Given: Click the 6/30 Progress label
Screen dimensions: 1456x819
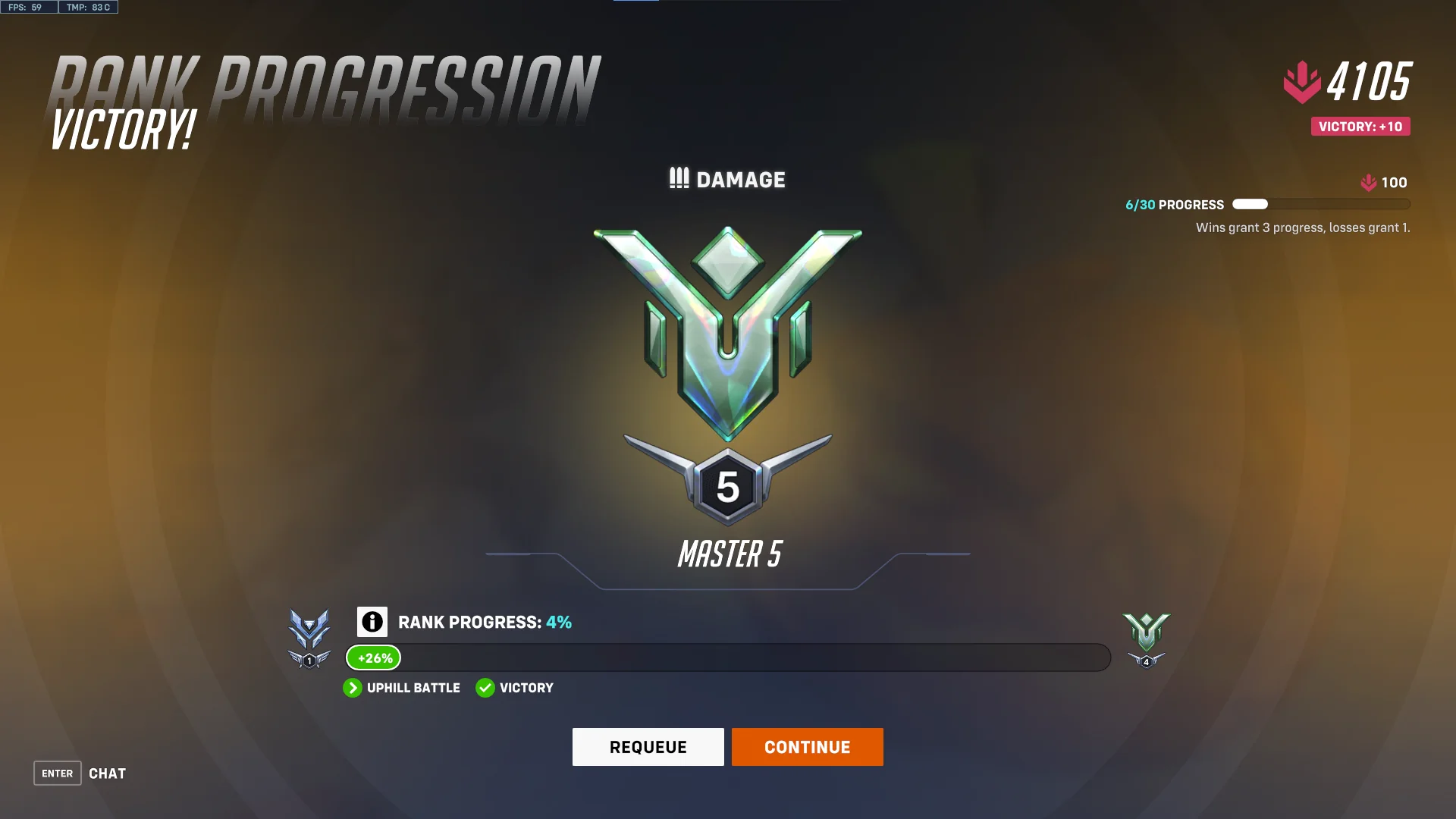Looking at the screenshot, I should point(1173,205).
